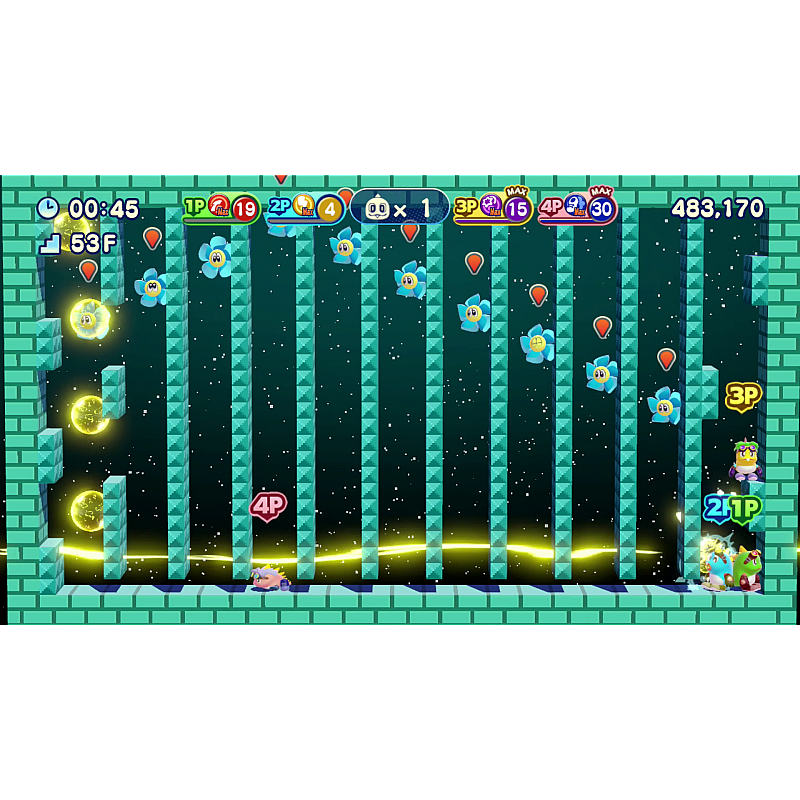Image resolution: width=800 pixels, height=800 pixels.
Task: Click the 1P red skill icon
Action: coord(219,206)
